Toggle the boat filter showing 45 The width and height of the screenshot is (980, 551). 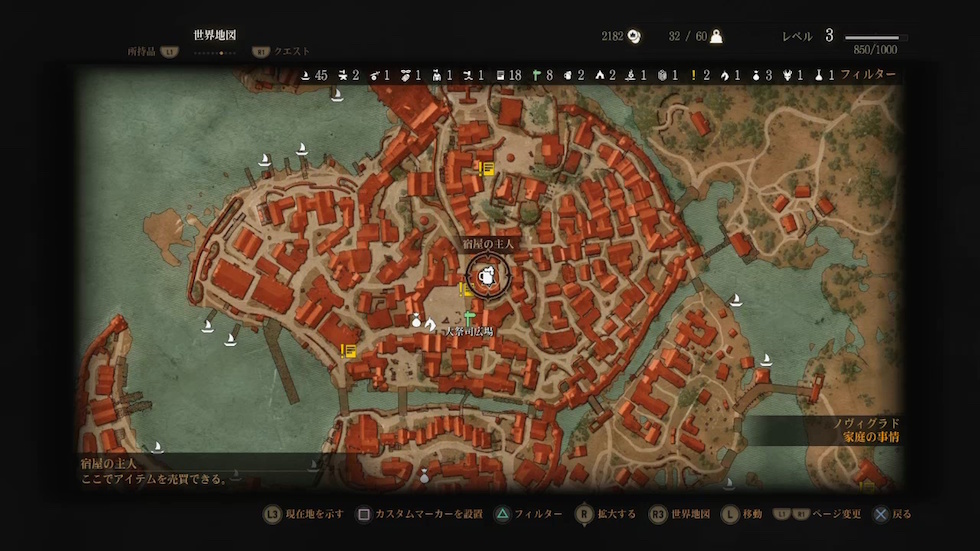pyautogui.click(x=312, y=75)
